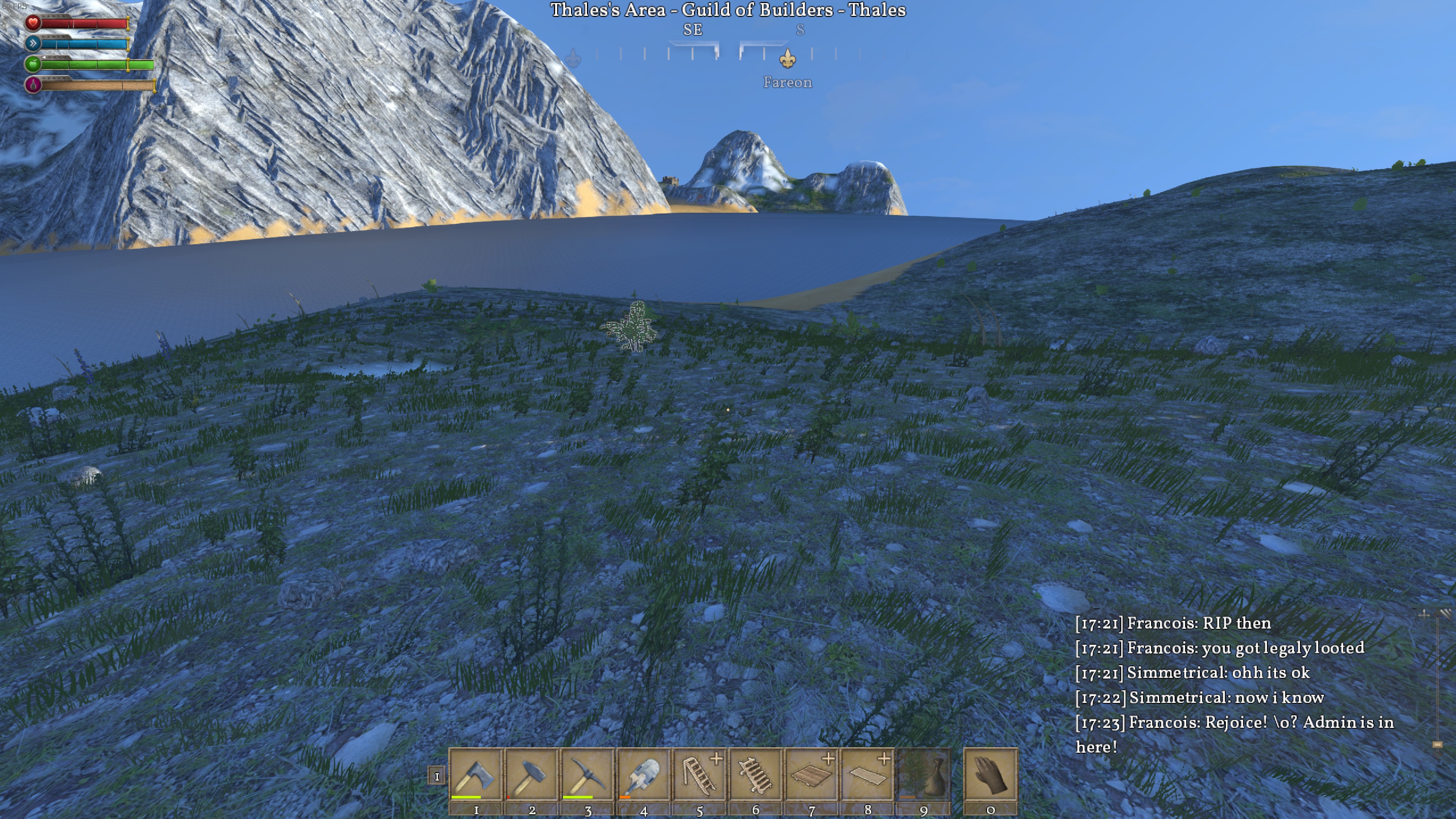Switch to bare hands glove slot
Image resolution: width=1456 pixels, height=819 pixels.
point(990,774)
